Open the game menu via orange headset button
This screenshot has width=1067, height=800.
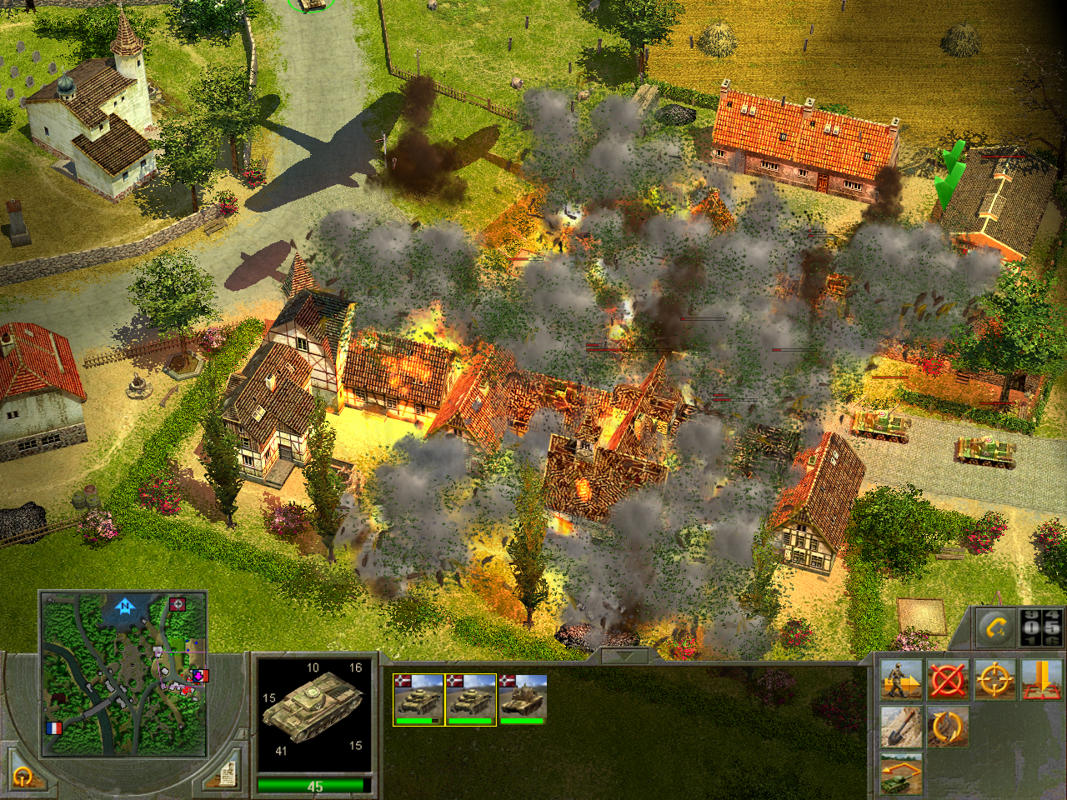click(x=20, y=775)
